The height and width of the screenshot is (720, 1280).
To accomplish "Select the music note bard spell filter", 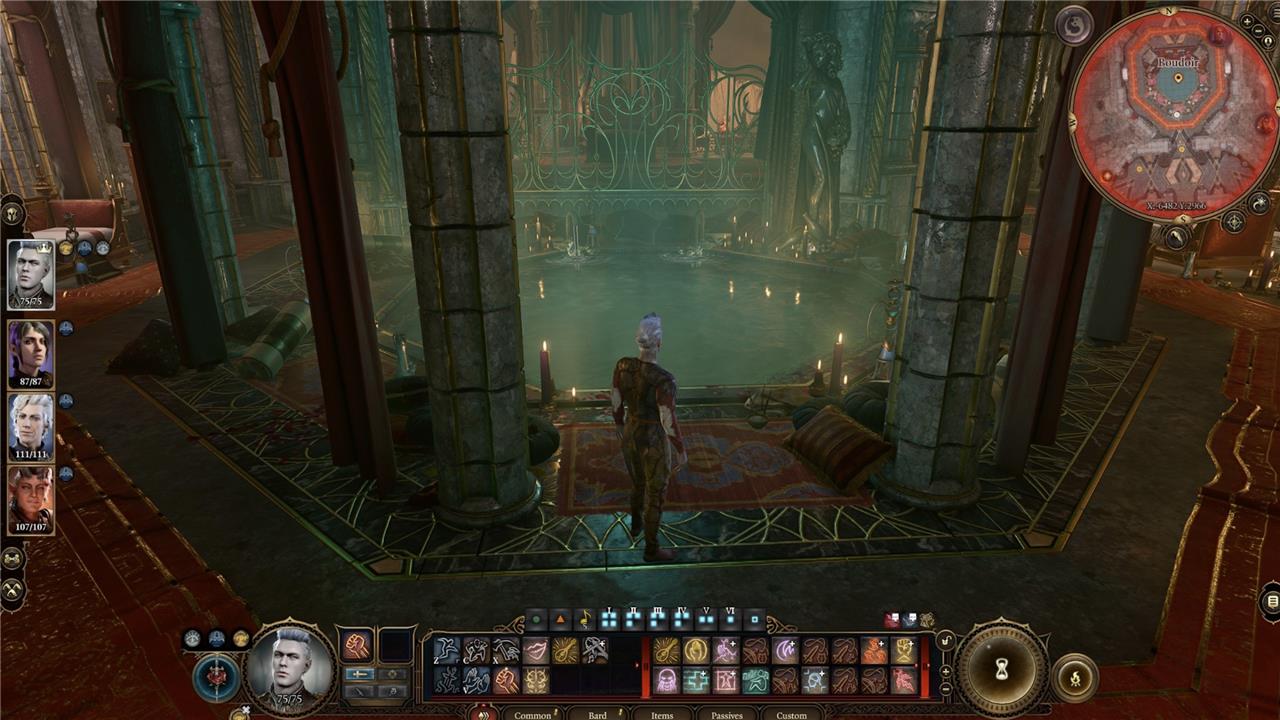I will coord(584,619).
